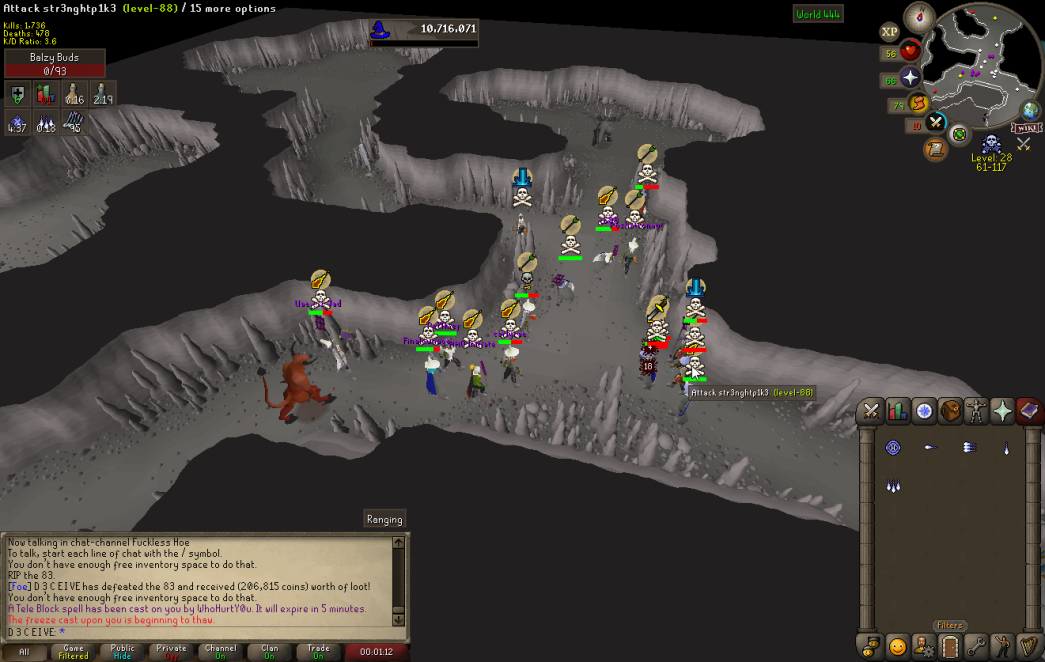Show the Inventory backpack tab
1045x662 pixels.
tap(949, 410)
